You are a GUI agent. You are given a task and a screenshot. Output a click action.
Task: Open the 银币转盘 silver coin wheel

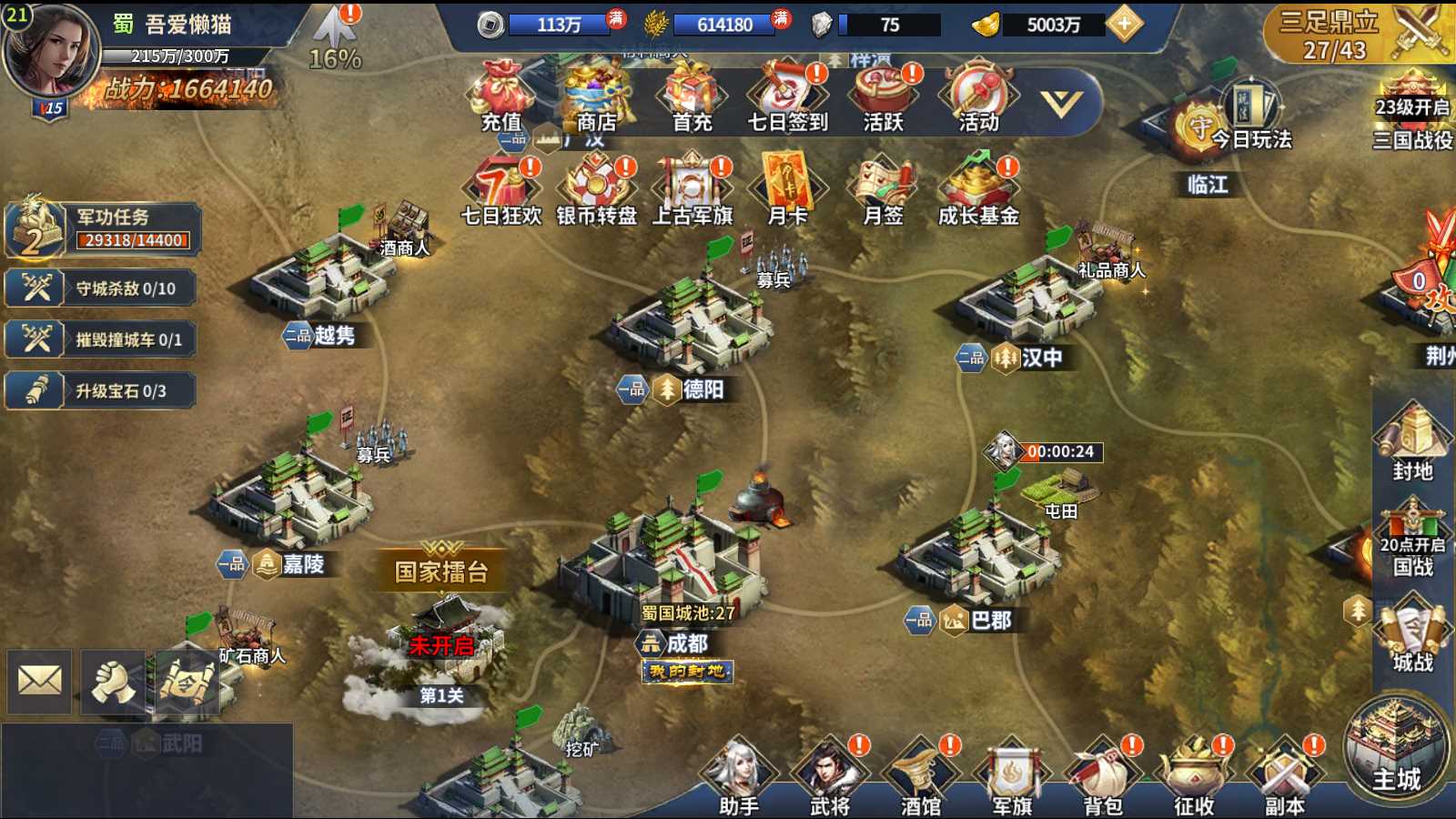click(597, 189)
